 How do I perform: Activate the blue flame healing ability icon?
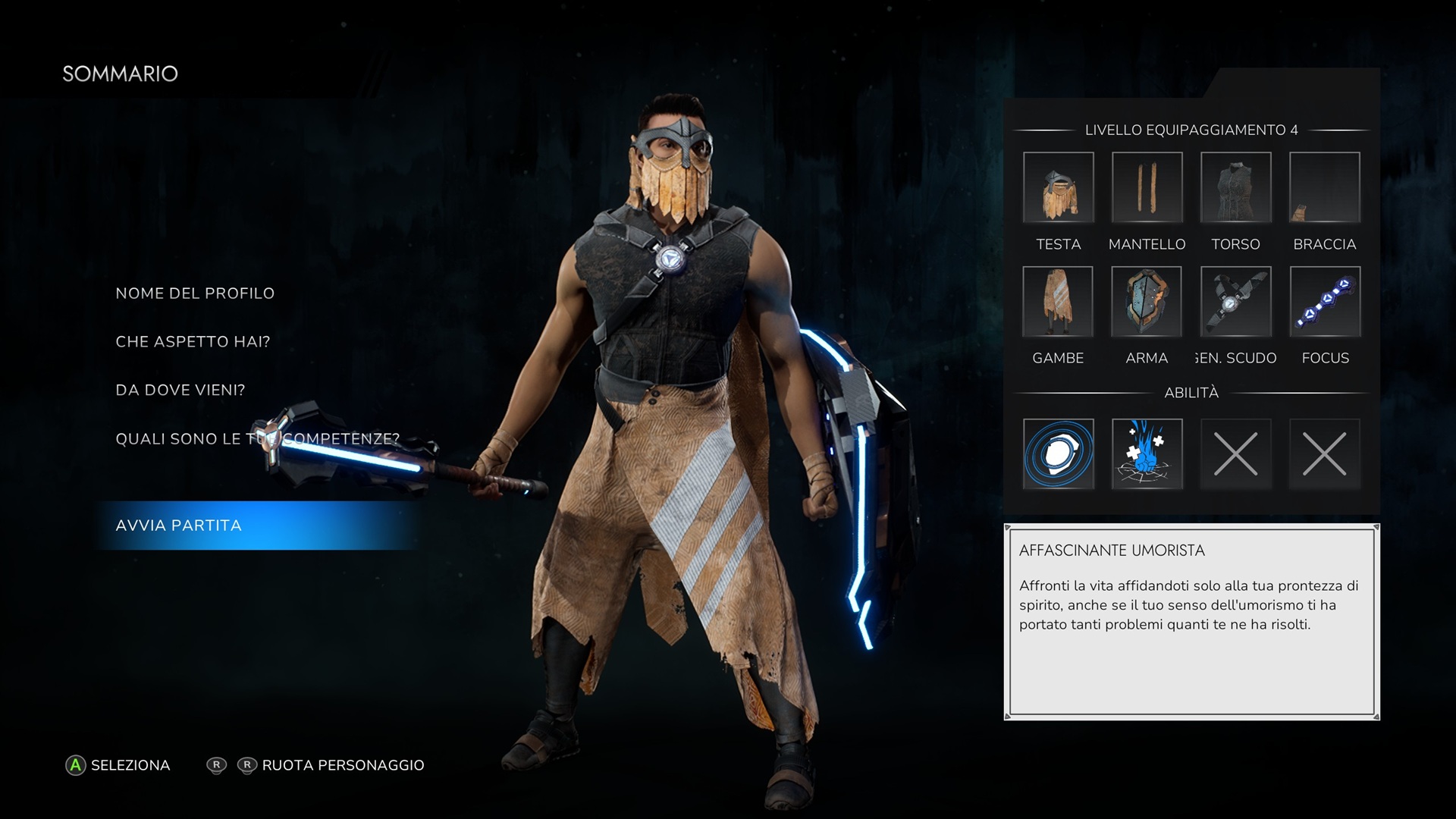click(x=1147, y=453)
